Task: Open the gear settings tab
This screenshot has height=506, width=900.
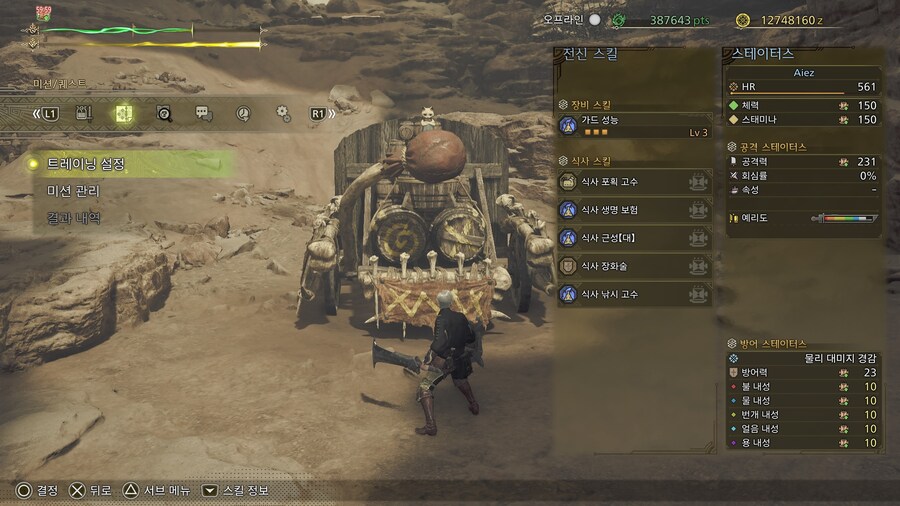Action: click(x=282, y=113)
